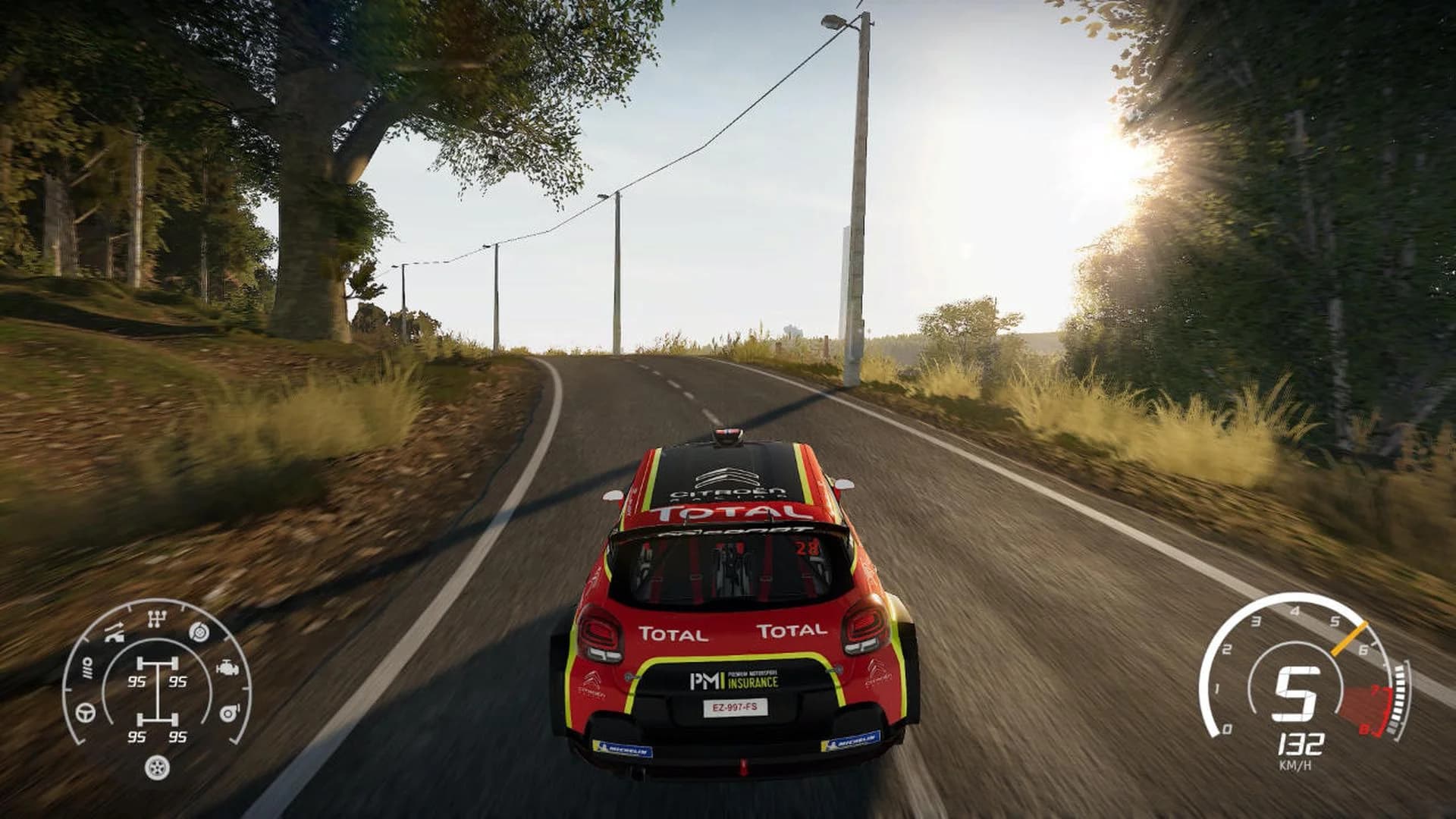Select the suspension coil icon on the left gauge
The width and height of the screenshot is (1456, 819).
tap(87, 668)
